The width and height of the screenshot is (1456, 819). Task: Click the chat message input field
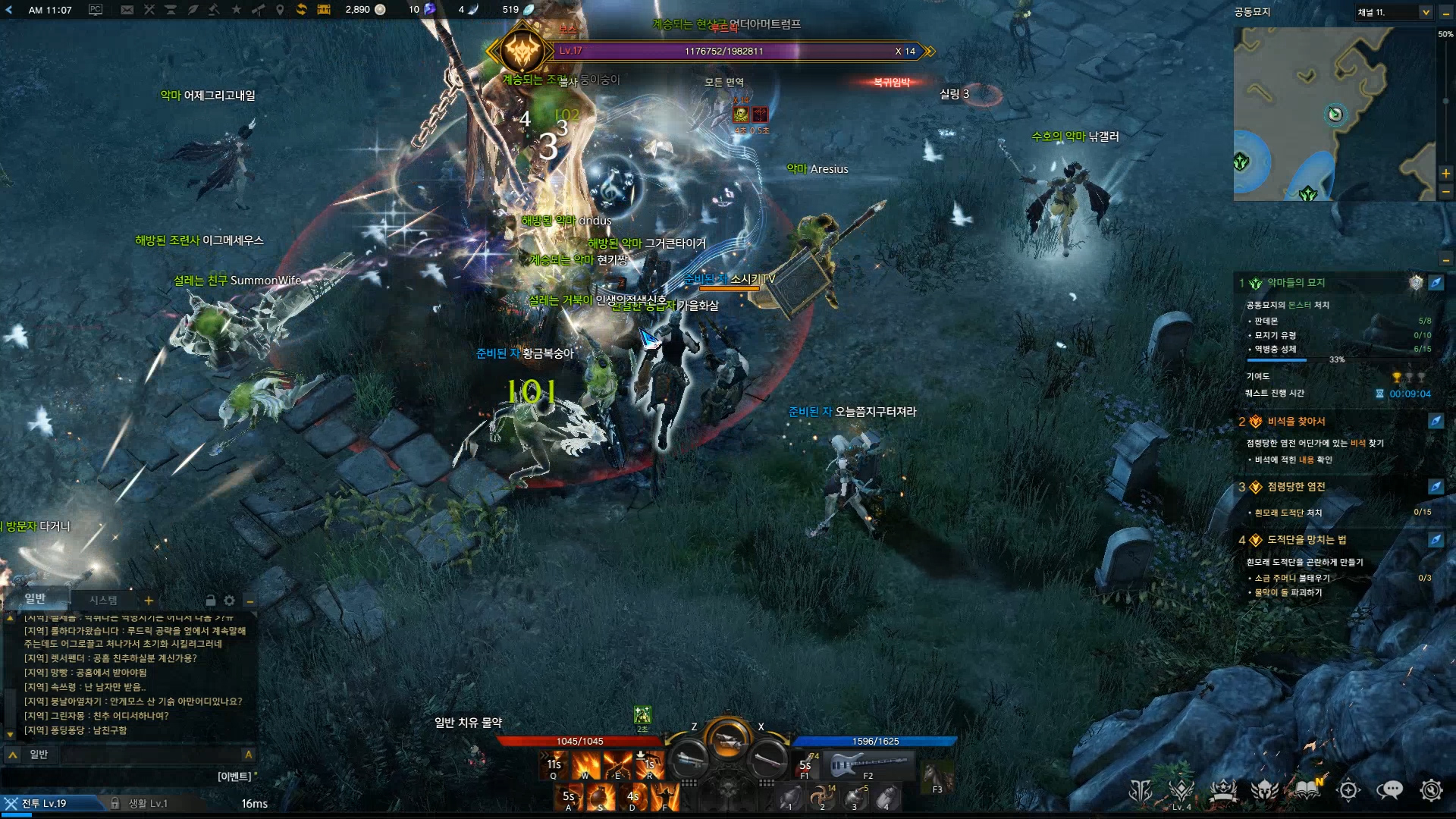click(x=152, y=755)
